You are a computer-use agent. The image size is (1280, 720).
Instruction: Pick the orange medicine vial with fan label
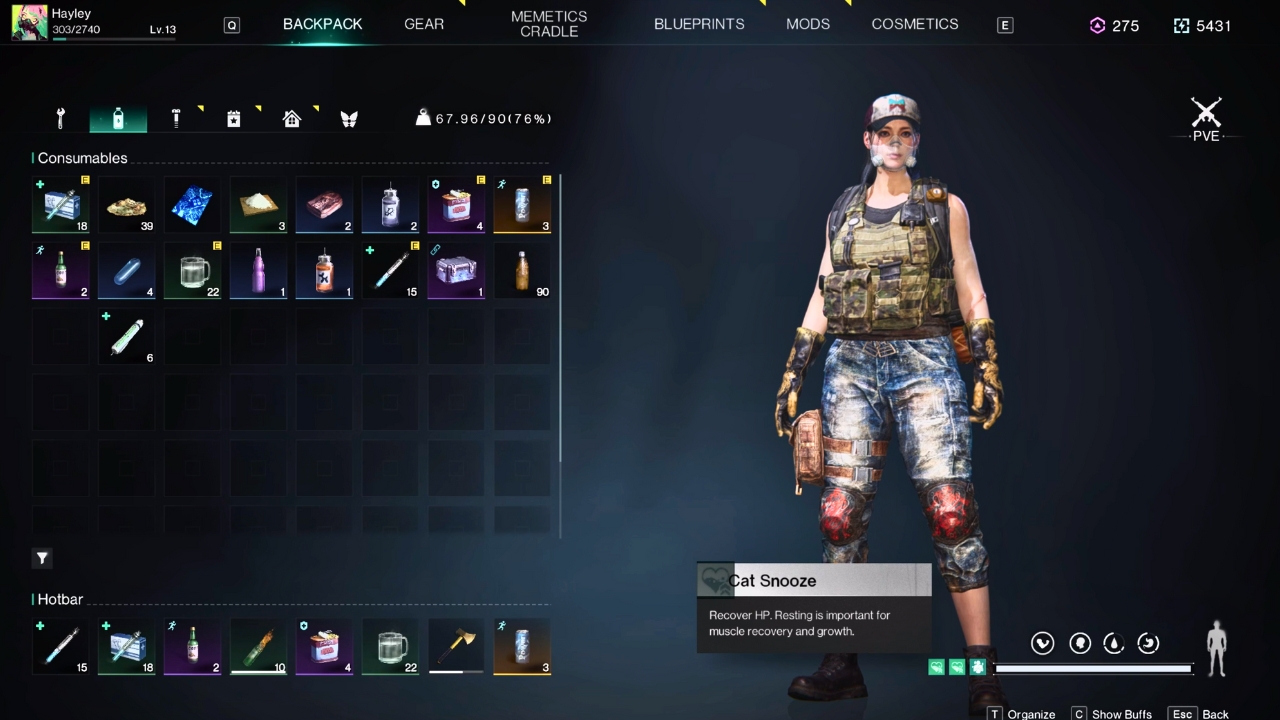point(324,271)
